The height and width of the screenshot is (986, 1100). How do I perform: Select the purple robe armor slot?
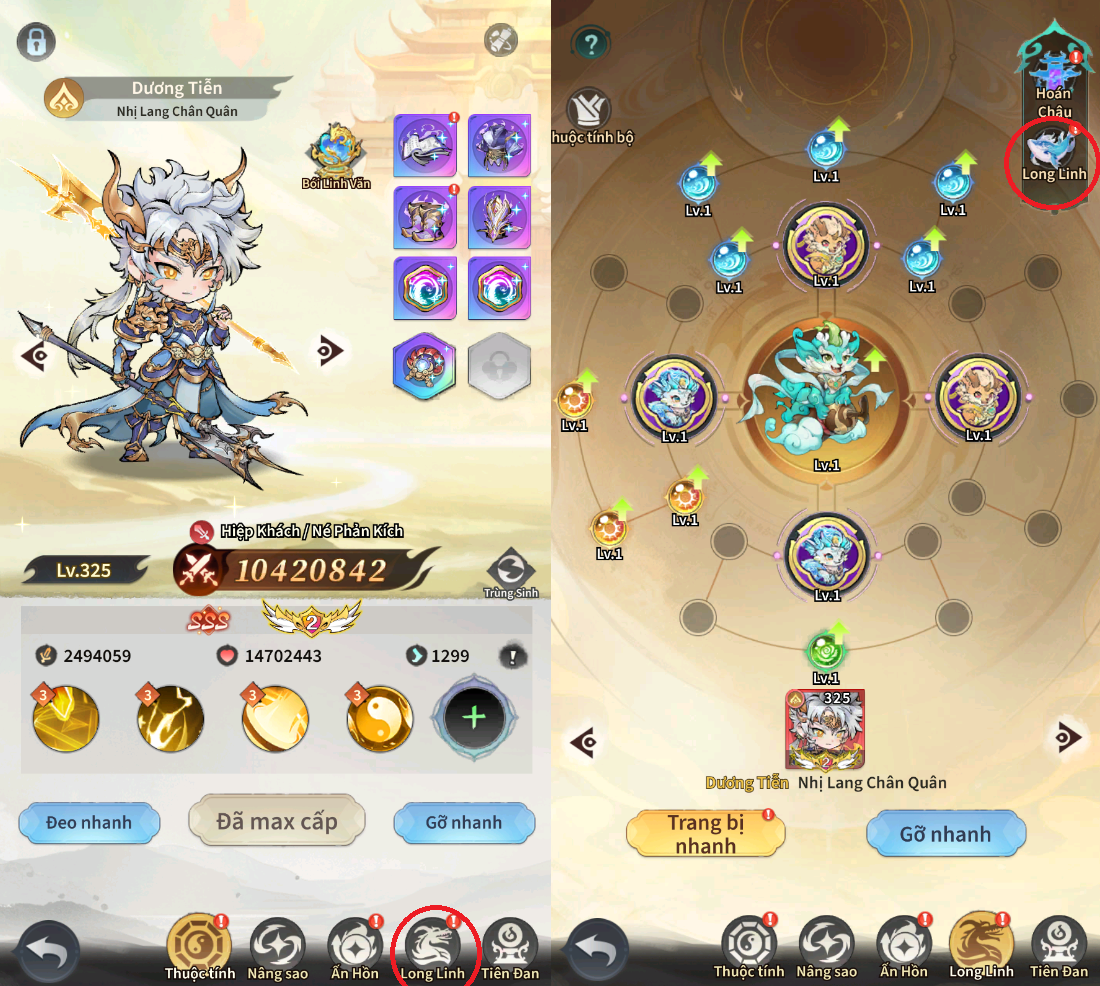pyautogui.click(x=498, y=145)
